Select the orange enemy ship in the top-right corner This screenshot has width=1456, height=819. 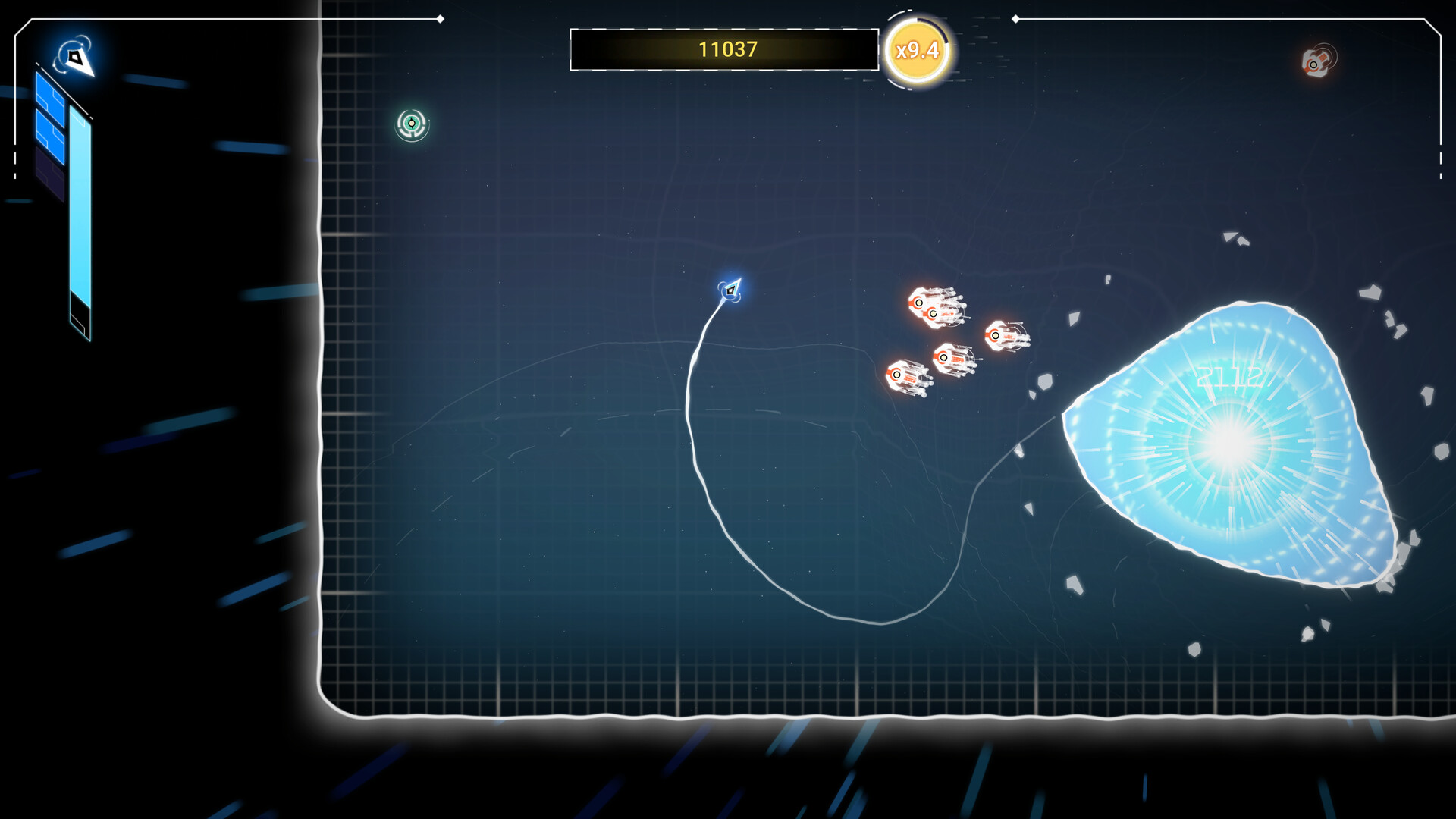(1314, 64)
